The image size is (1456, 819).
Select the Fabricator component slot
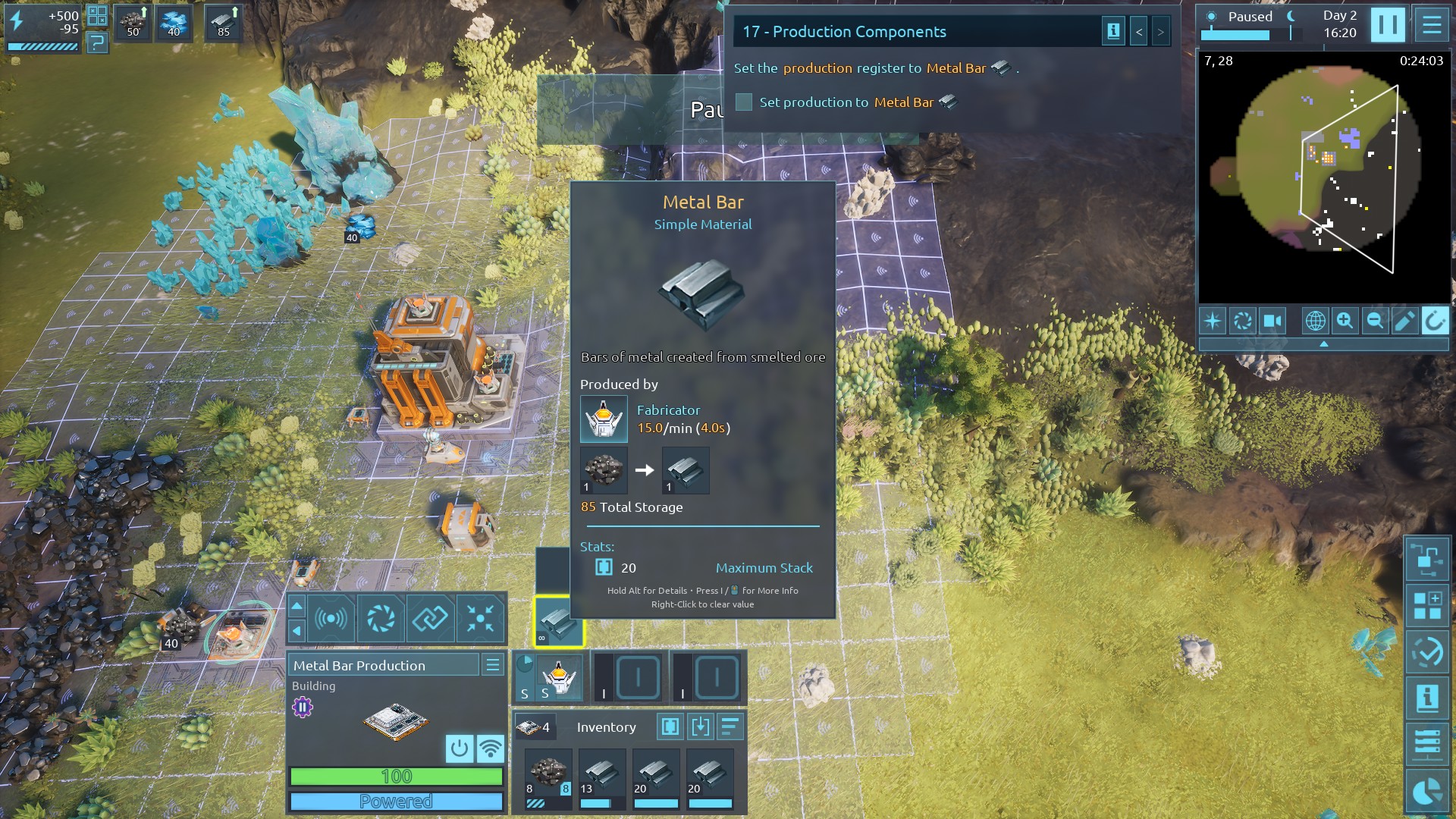point(559,676)
